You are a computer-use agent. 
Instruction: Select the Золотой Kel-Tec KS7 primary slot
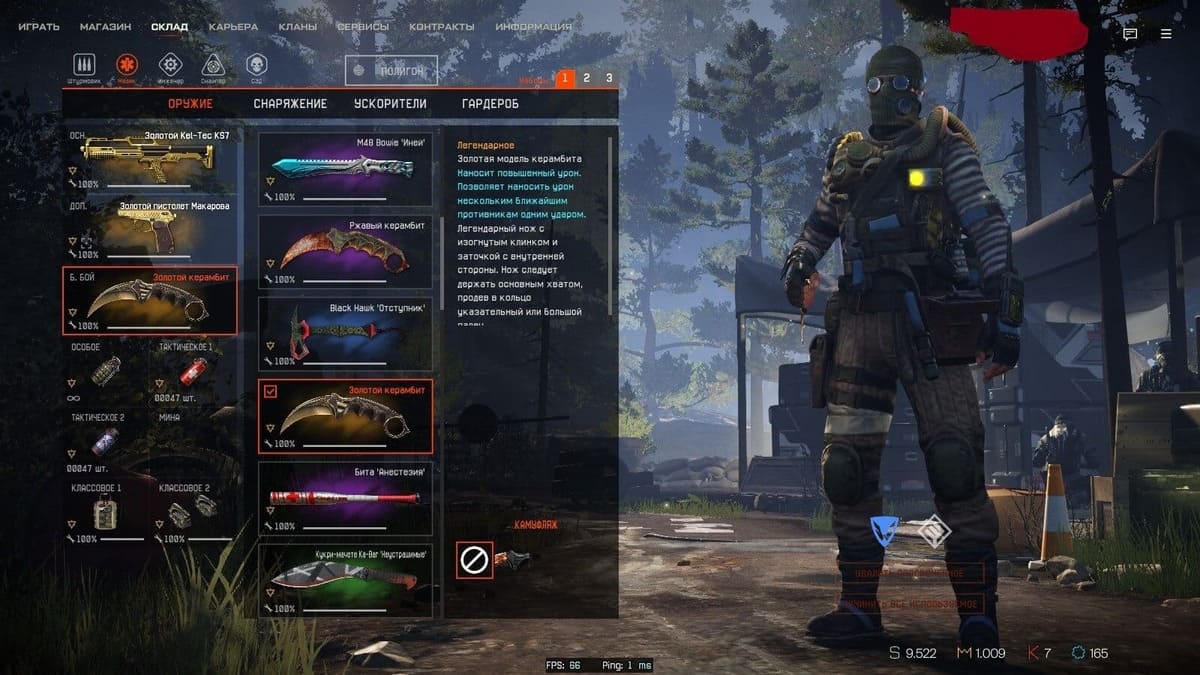[150, 158]
